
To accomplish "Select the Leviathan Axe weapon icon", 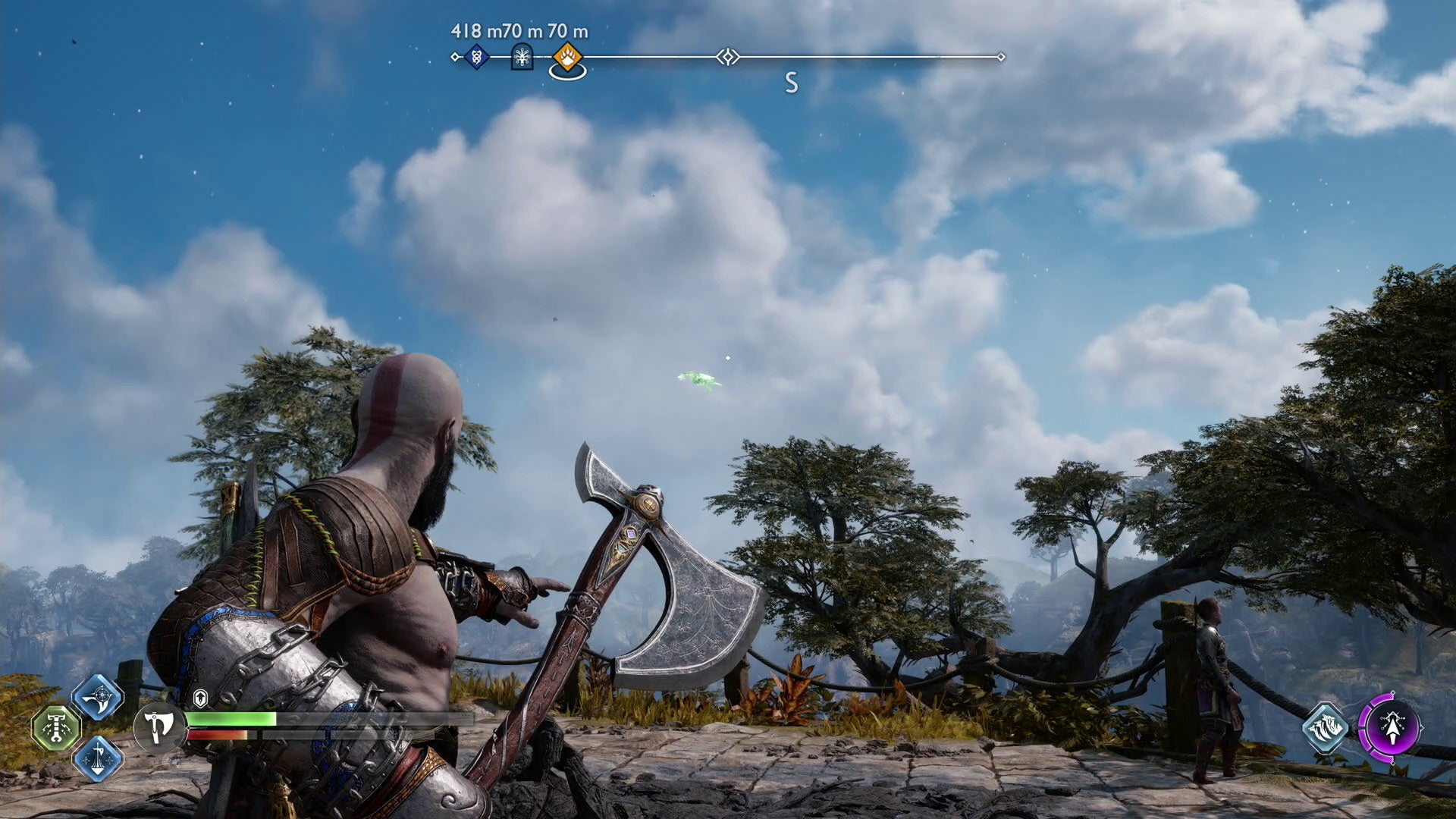I will (x=159, y=727).
